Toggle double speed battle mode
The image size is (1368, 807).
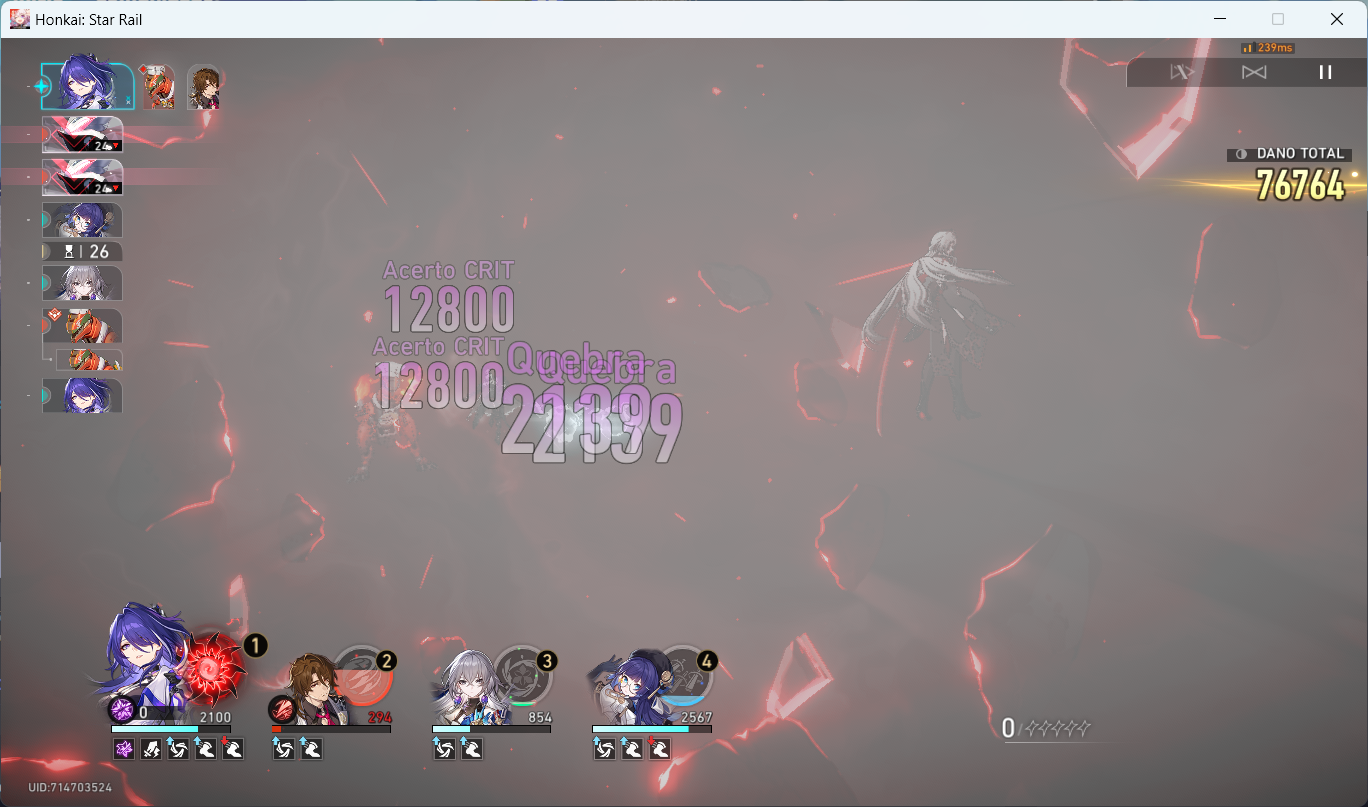pyautogui.click(x=1253, y=72)
